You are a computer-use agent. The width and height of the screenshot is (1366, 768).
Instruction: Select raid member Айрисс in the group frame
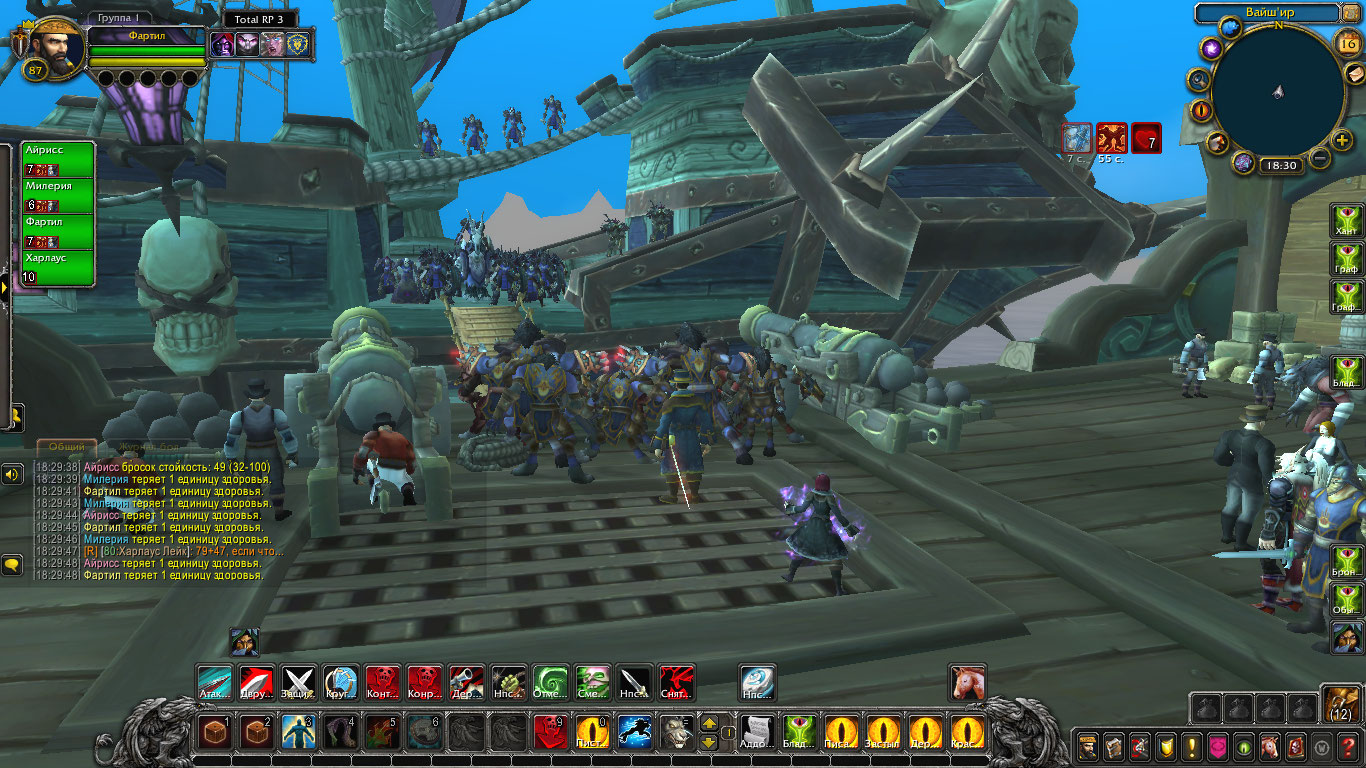click(58, 159)
